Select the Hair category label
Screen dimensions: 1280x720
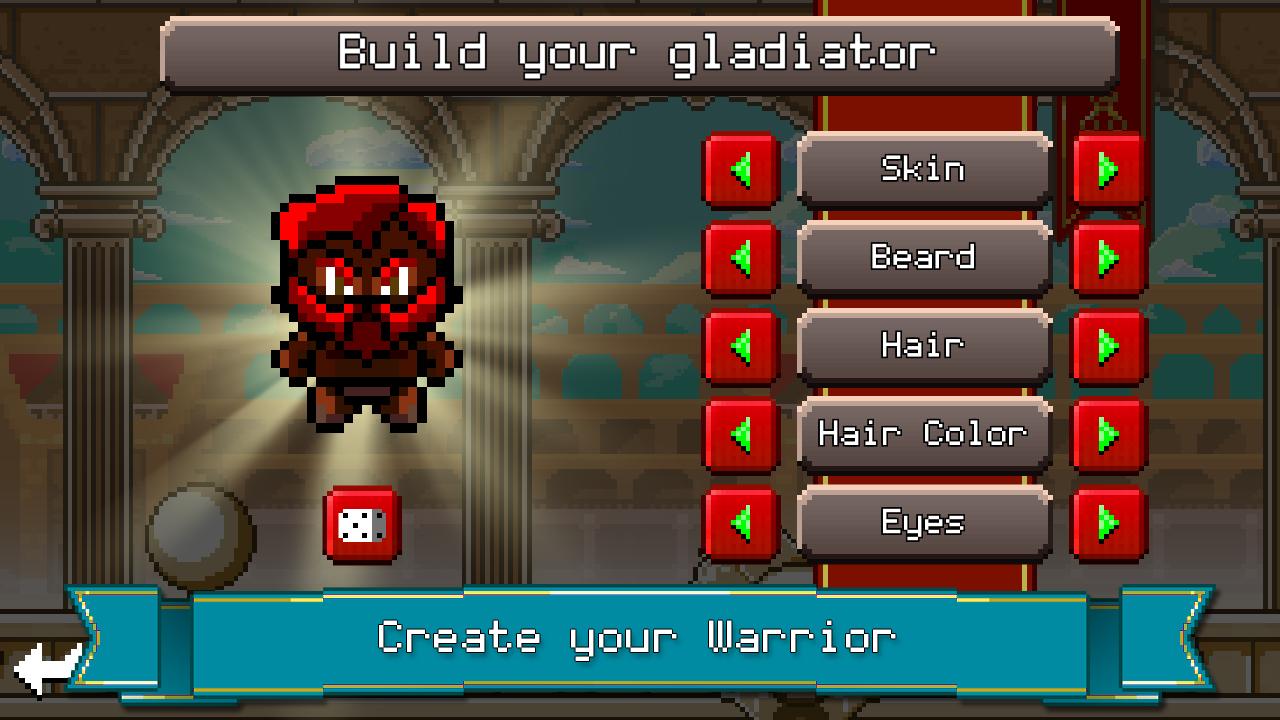pos(924,345)
